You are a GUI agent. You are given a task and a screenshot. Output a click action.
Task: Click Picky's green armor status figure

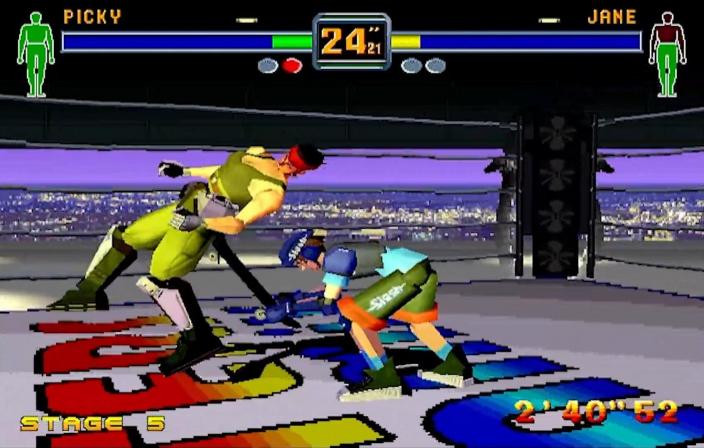36,53
